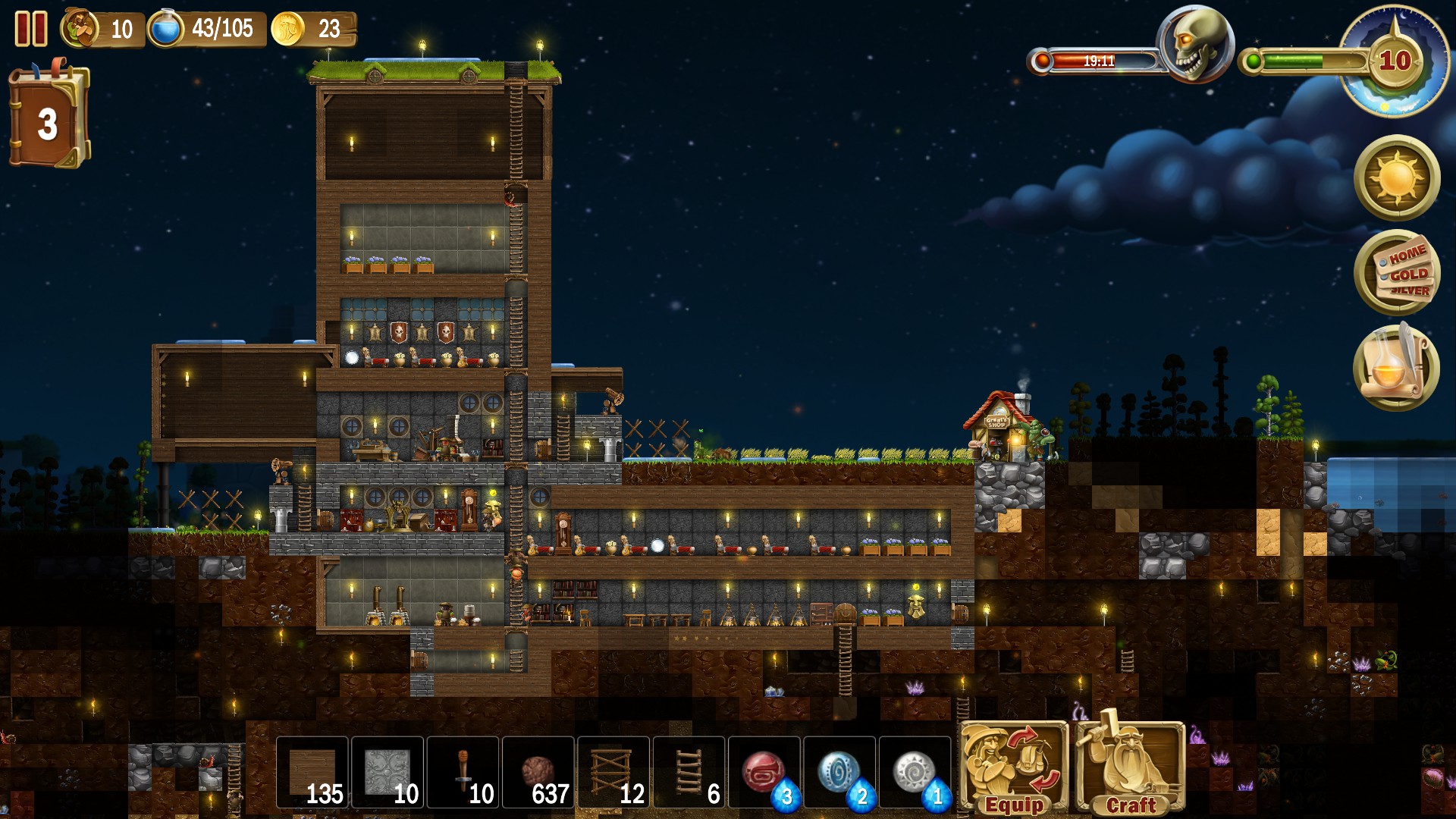Select the wooden block hotbar slot

[312, 773]
